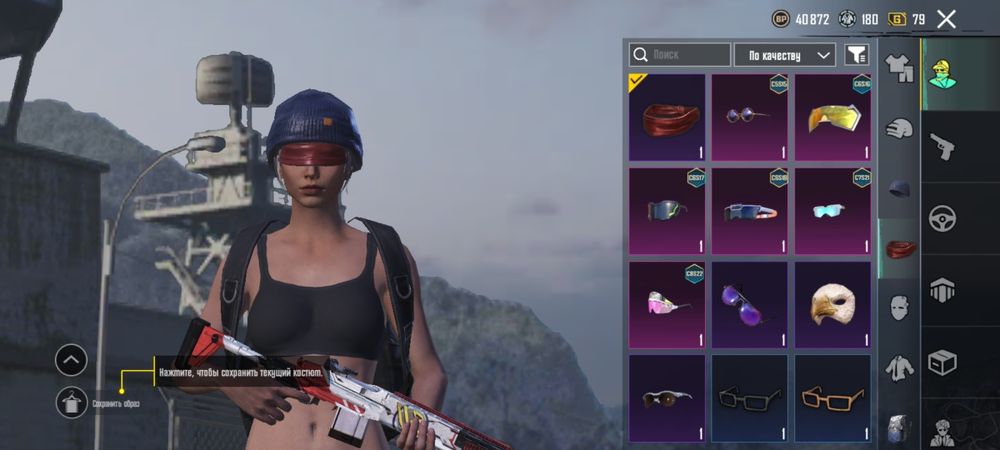Select the black square-frame glasses item

click(750, 398)
